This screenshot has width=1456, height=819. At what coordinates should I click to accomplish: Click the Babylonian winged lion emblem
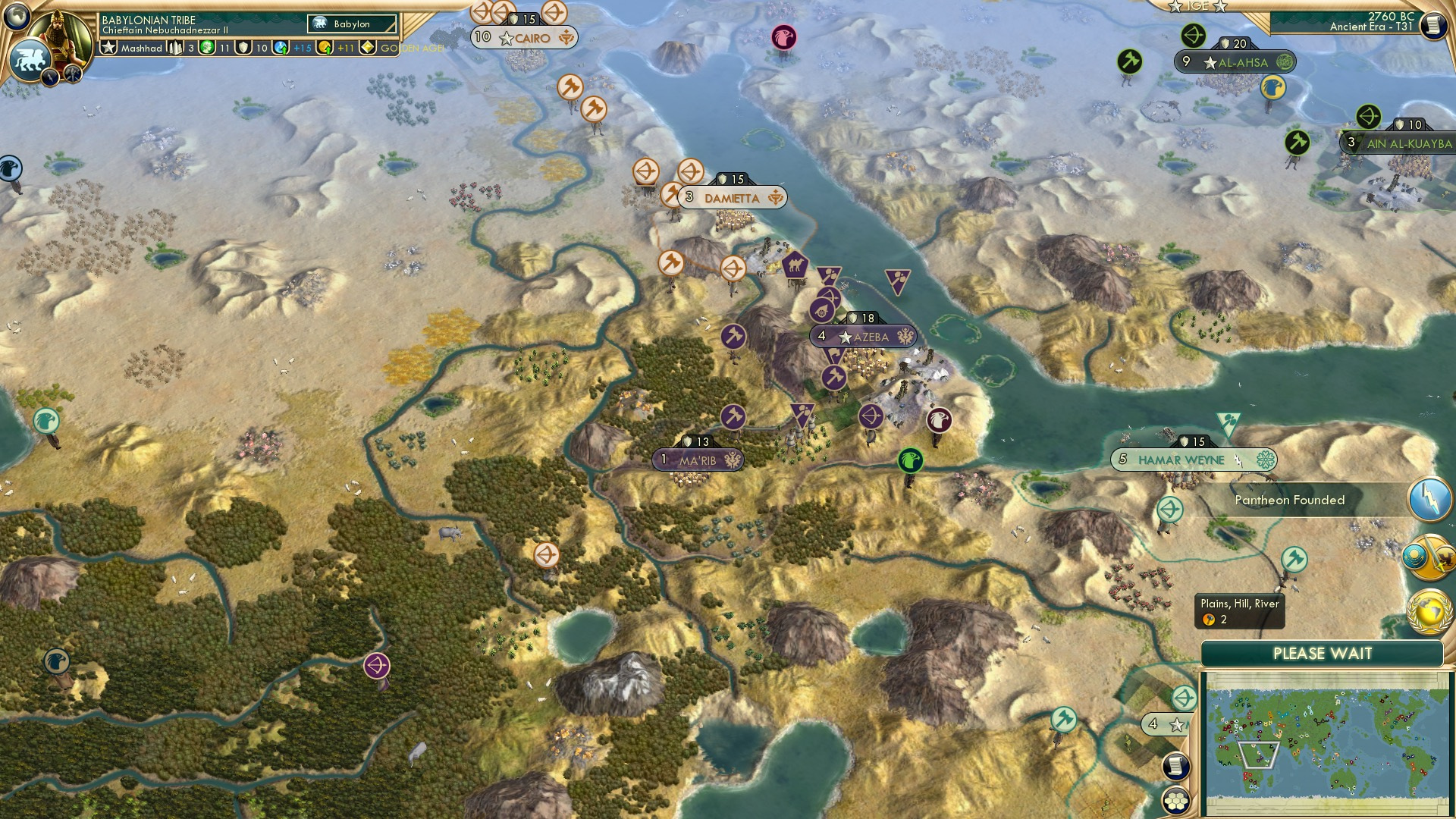coord(29,59)
